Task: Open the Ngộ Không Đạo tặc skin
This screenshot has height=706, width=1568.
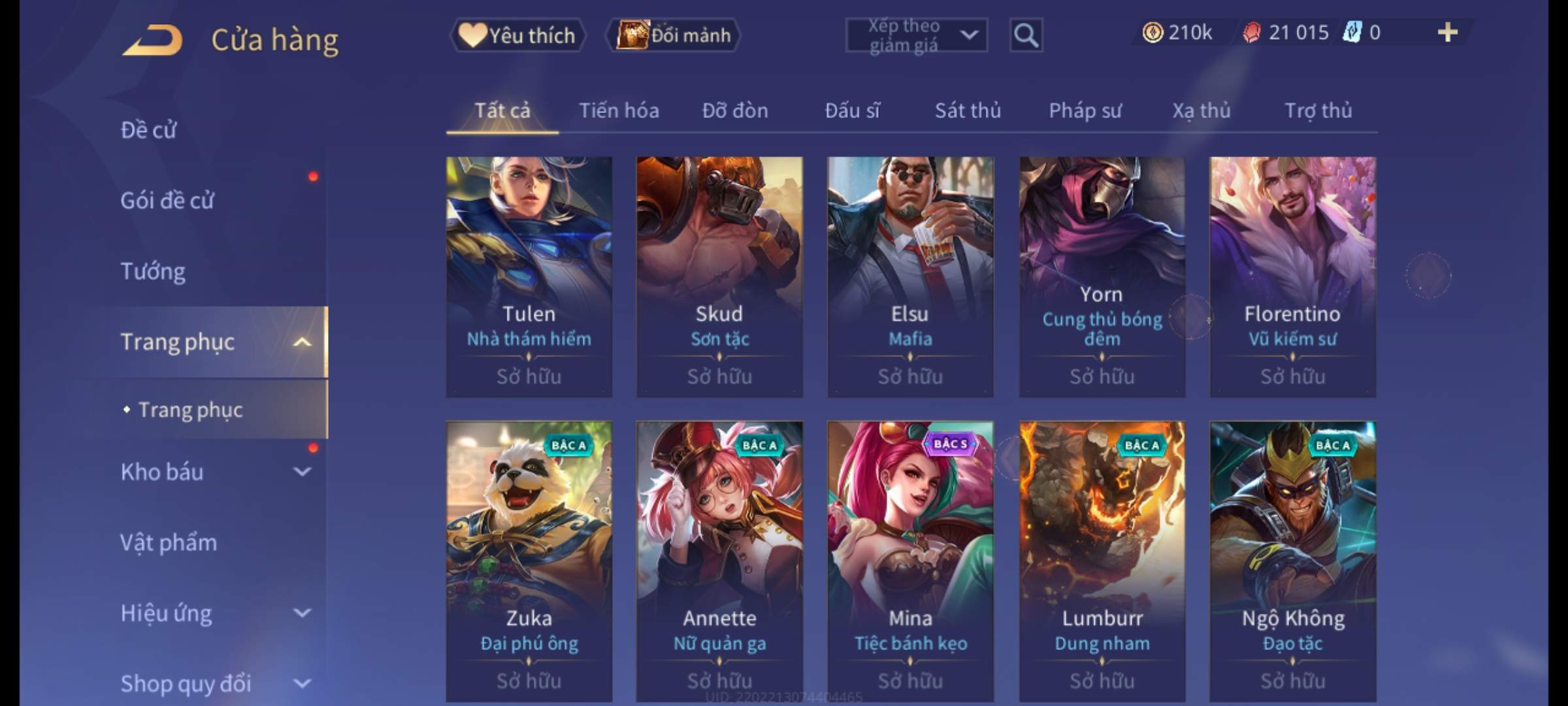Action: click(x=1292, y=561)
